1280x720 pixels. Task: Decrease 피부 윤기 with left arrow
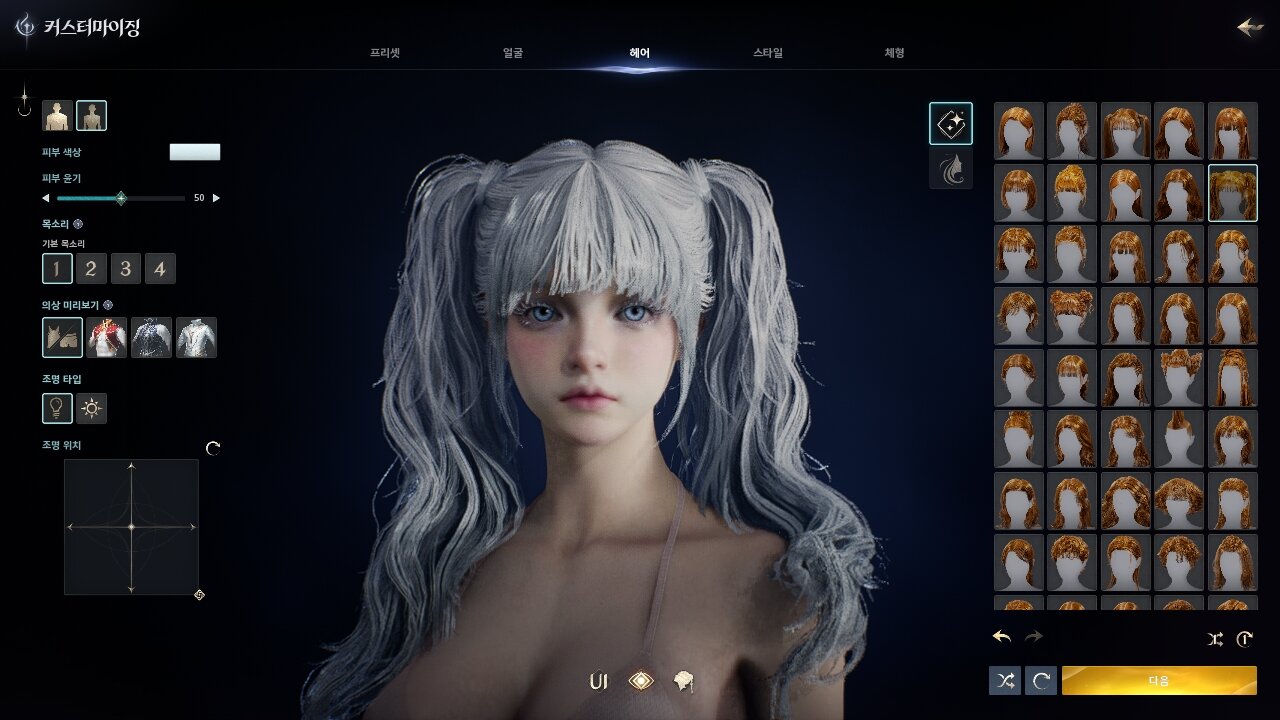pyautogui.click(x=45, y=198)
